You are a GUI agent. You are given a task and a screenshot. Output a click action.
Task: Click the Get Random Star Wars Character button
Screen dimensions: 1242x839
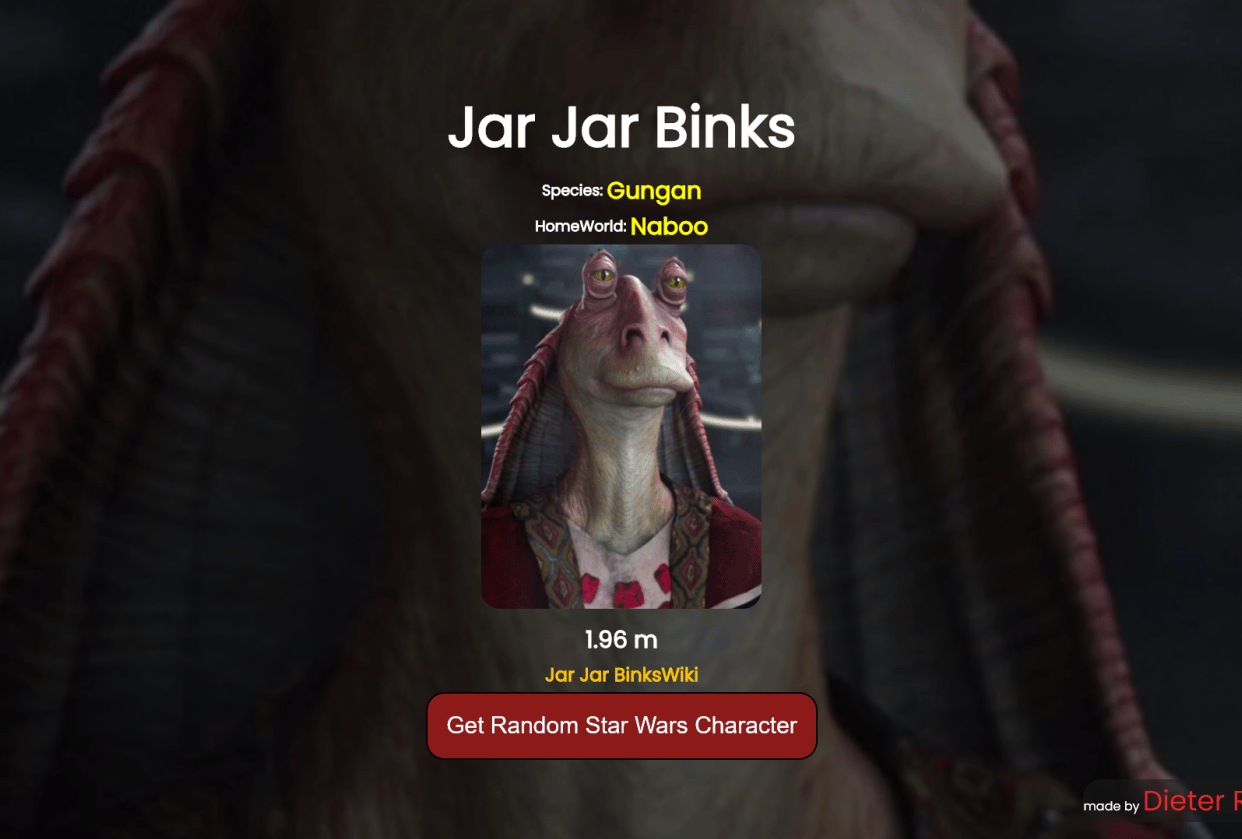tap(621, 725)
